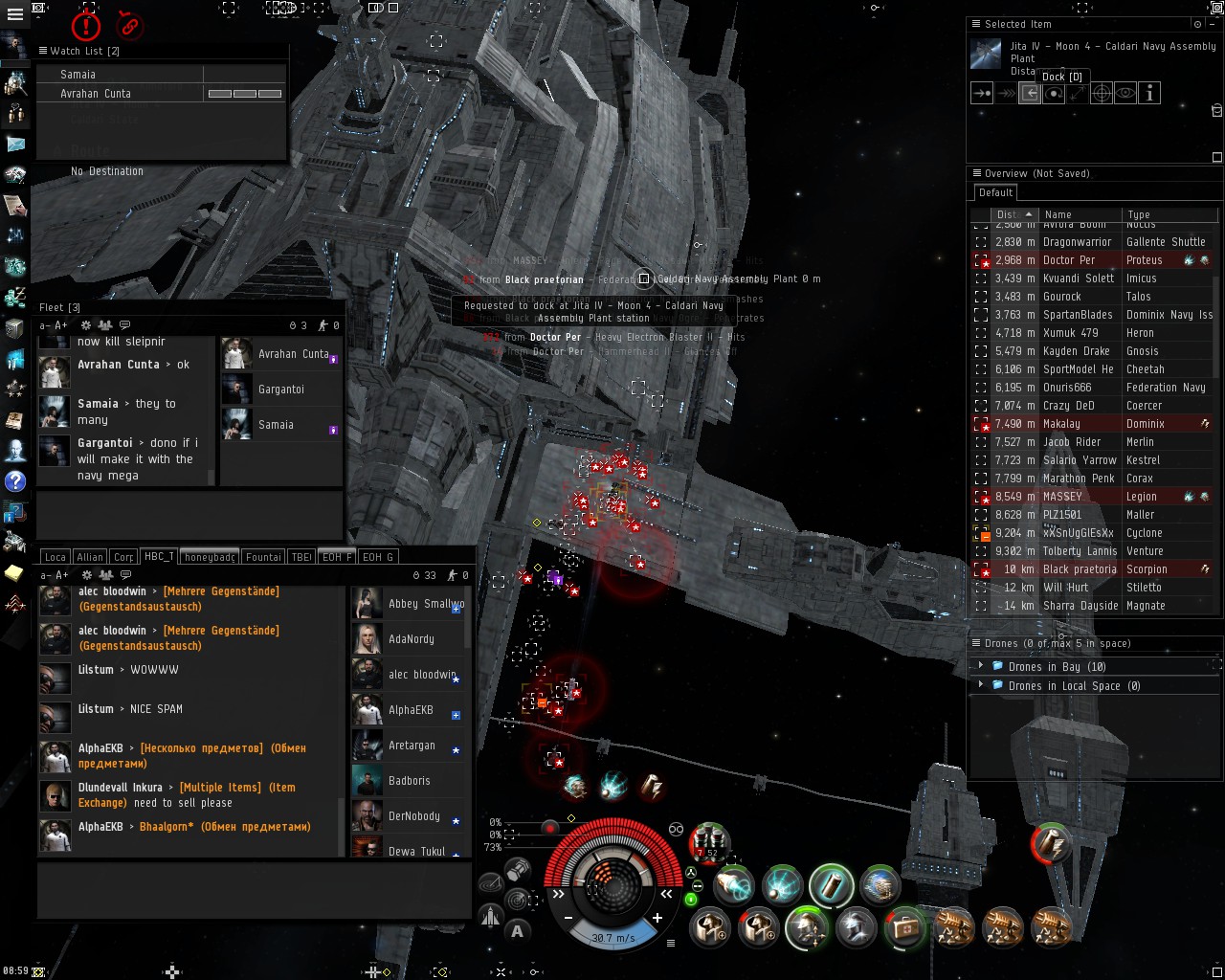The width and height of the screenshot is (1225, 980).
Task: Select Gargantoi in the fleet member list
Action: pos(280,390)
